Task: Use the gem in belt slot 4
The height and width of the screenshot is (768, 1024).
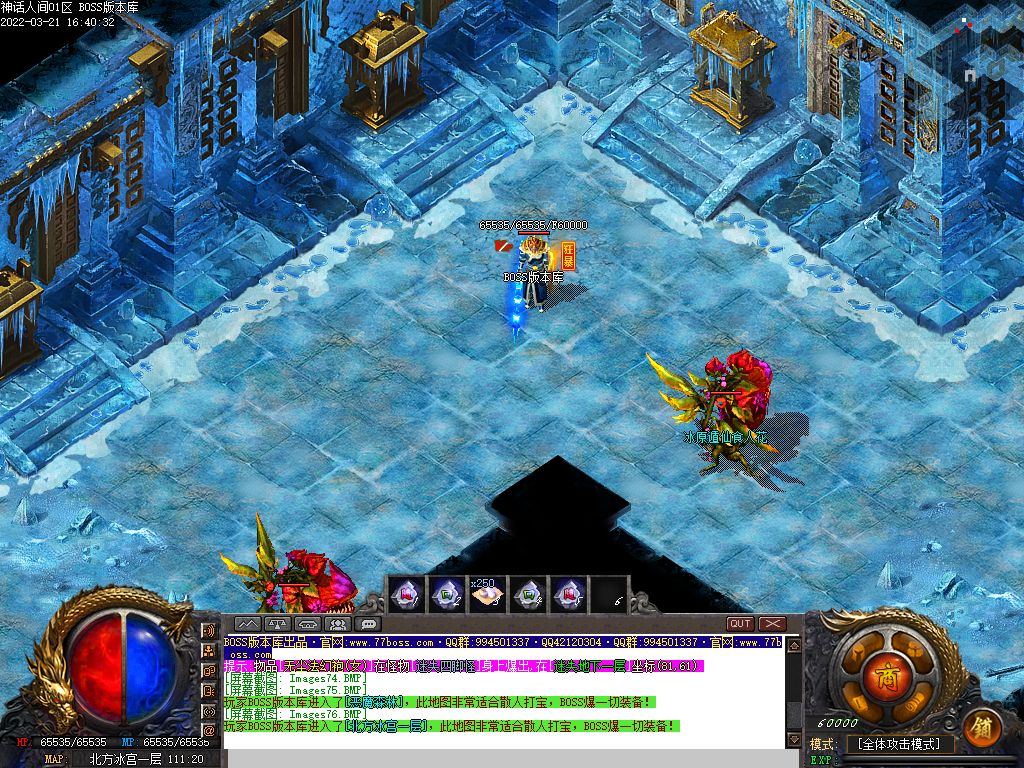Action: (x=528, y=595)
